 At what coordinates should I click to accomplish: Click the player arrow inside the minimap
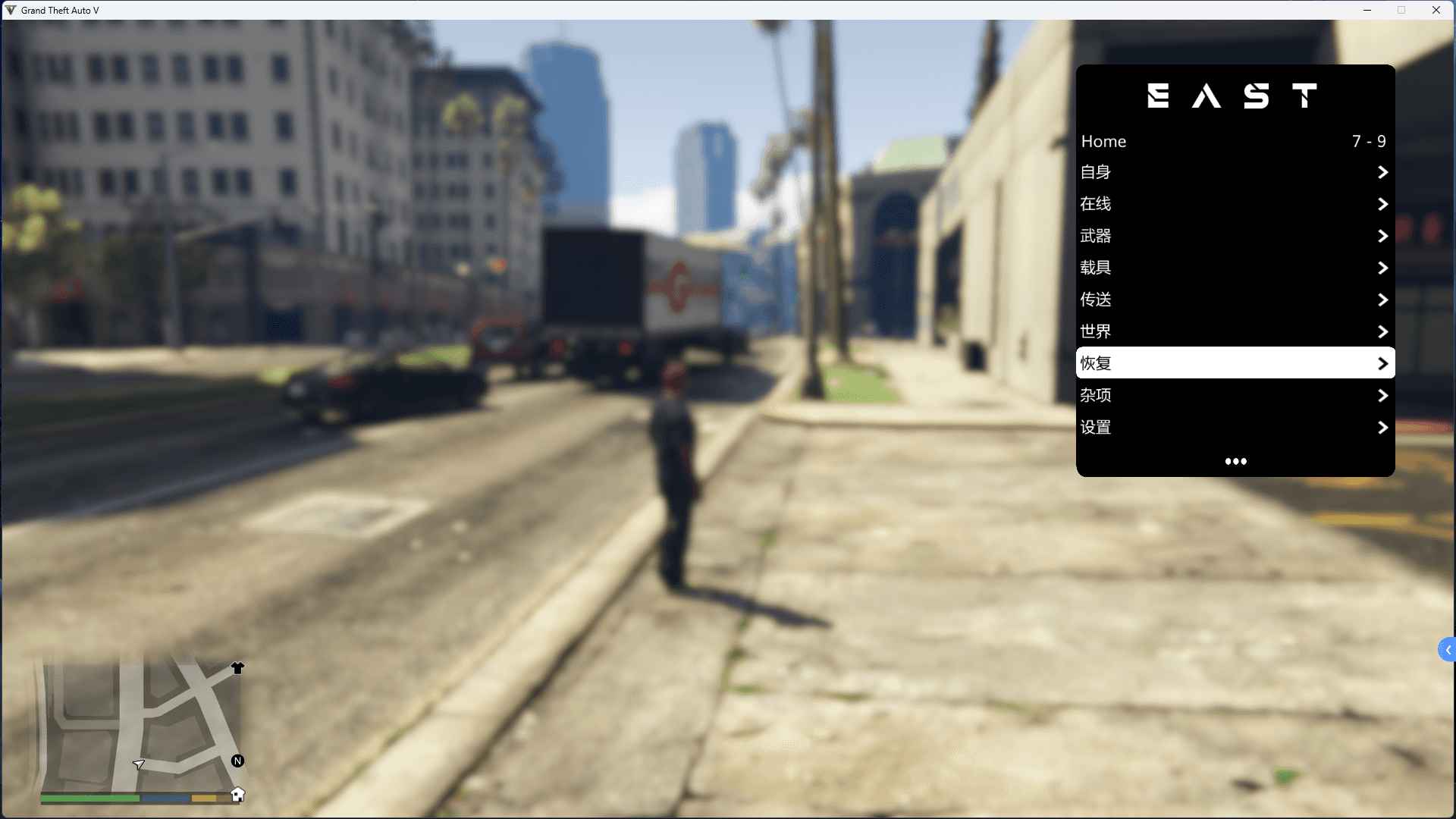(140, 765)
